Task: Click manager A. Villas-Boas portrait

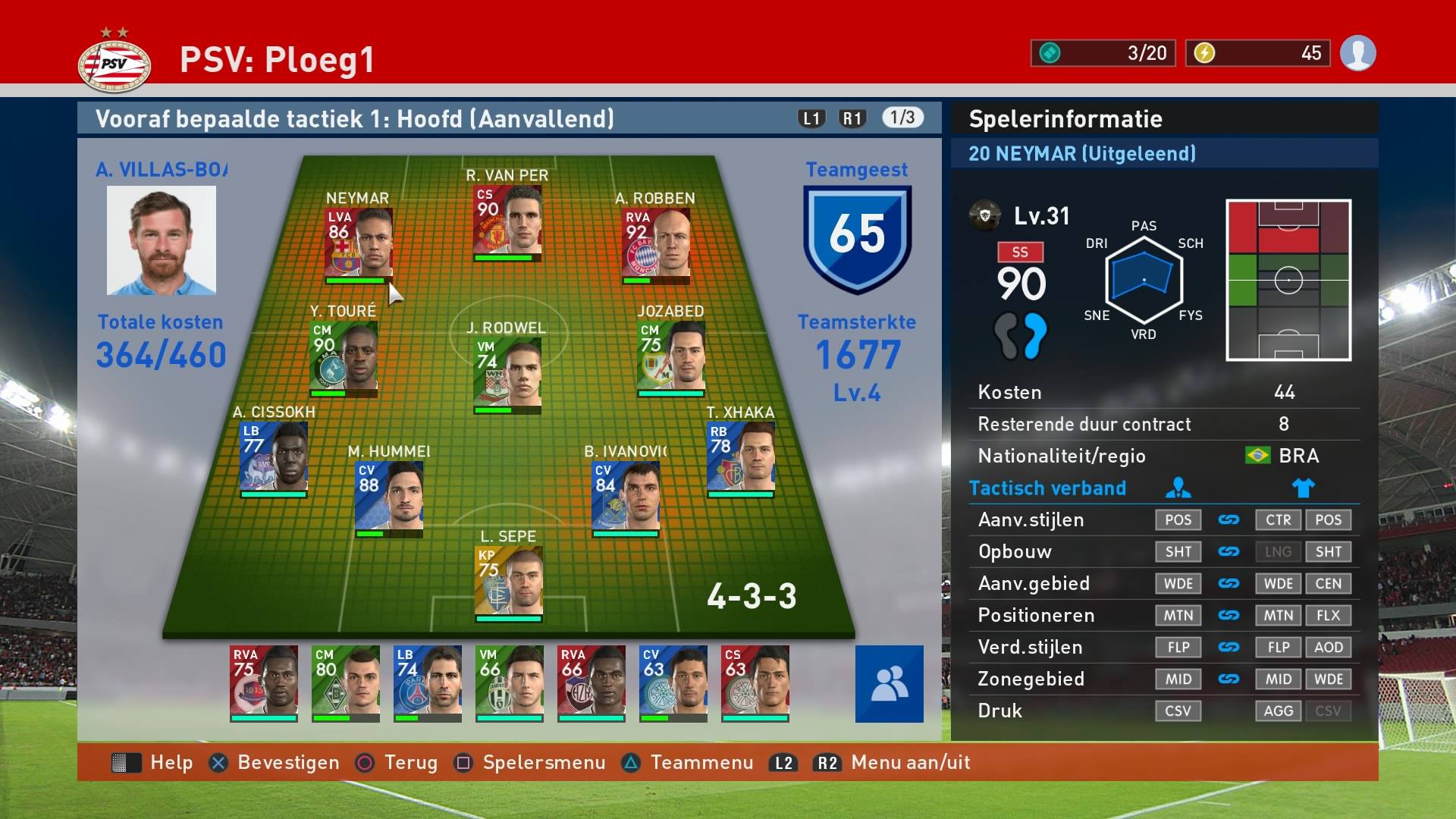Action: coord(162,240)
